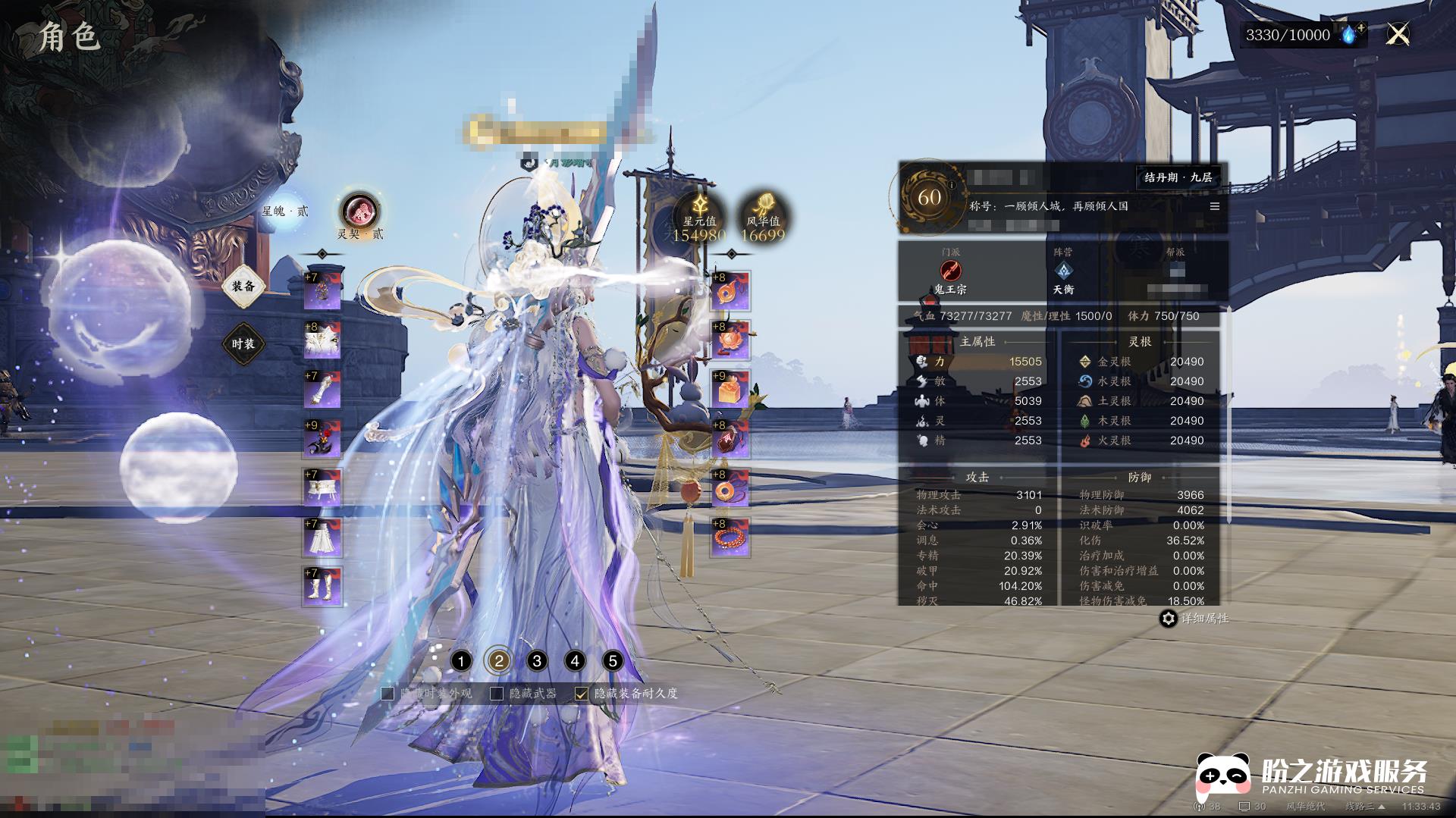Viewport: 1456px width, 818px height.
Task: Choose equipment loadout 3
Action: 537,661
